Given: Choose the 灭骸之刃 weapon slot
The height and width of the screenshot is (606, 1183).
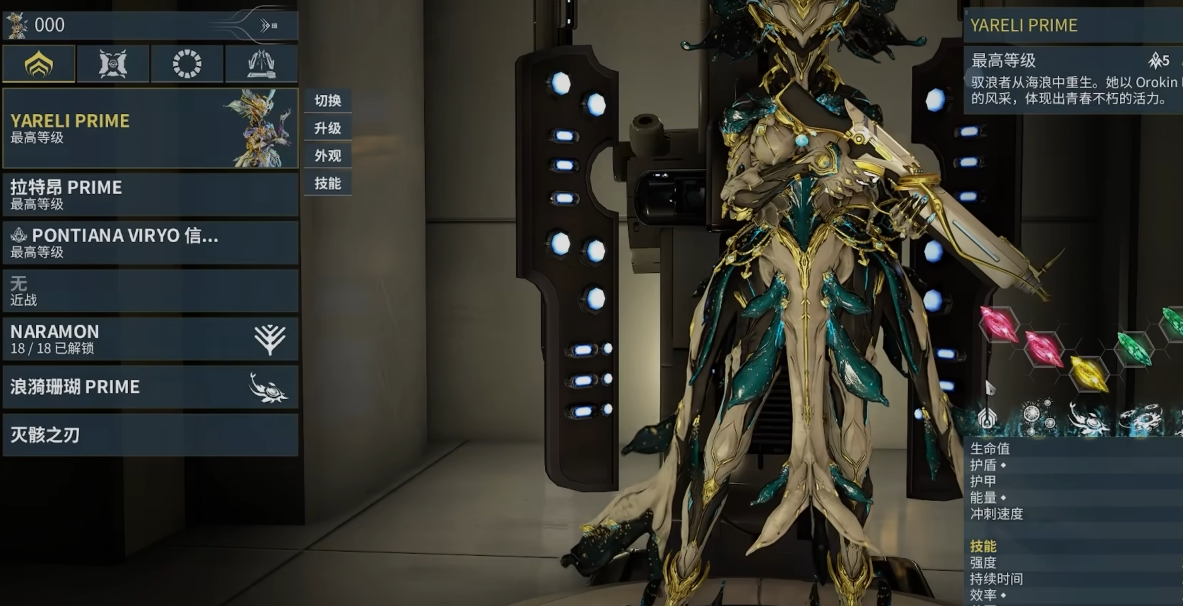Looking at the screenshot, I should tap(150, 435).
